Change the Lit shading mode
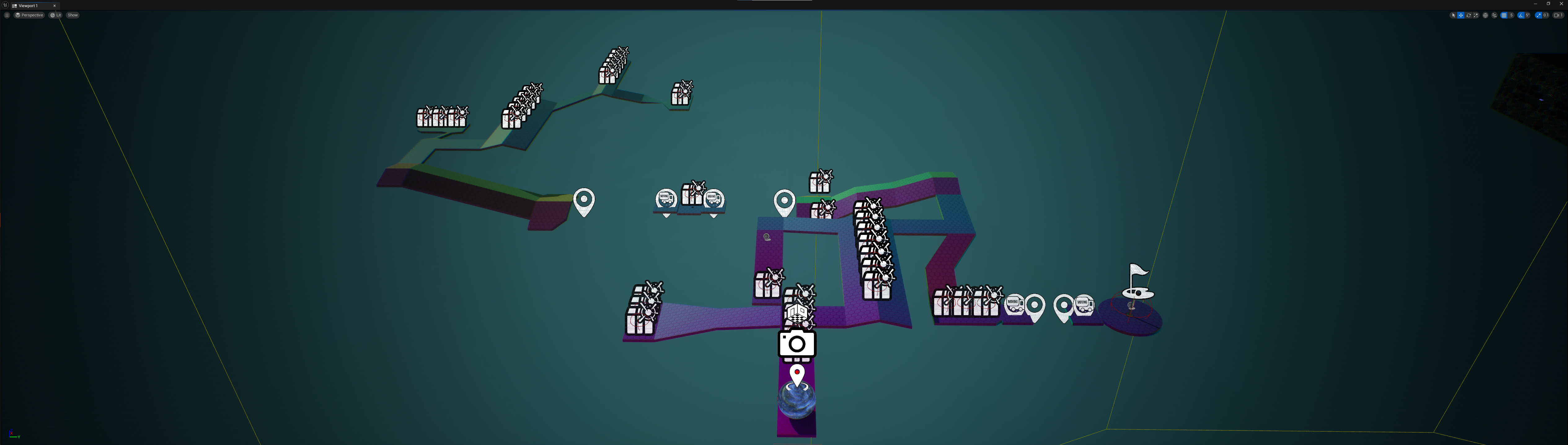Image resolution: width=1568 pixels, height=445 pixels. (x=56, y=15)
